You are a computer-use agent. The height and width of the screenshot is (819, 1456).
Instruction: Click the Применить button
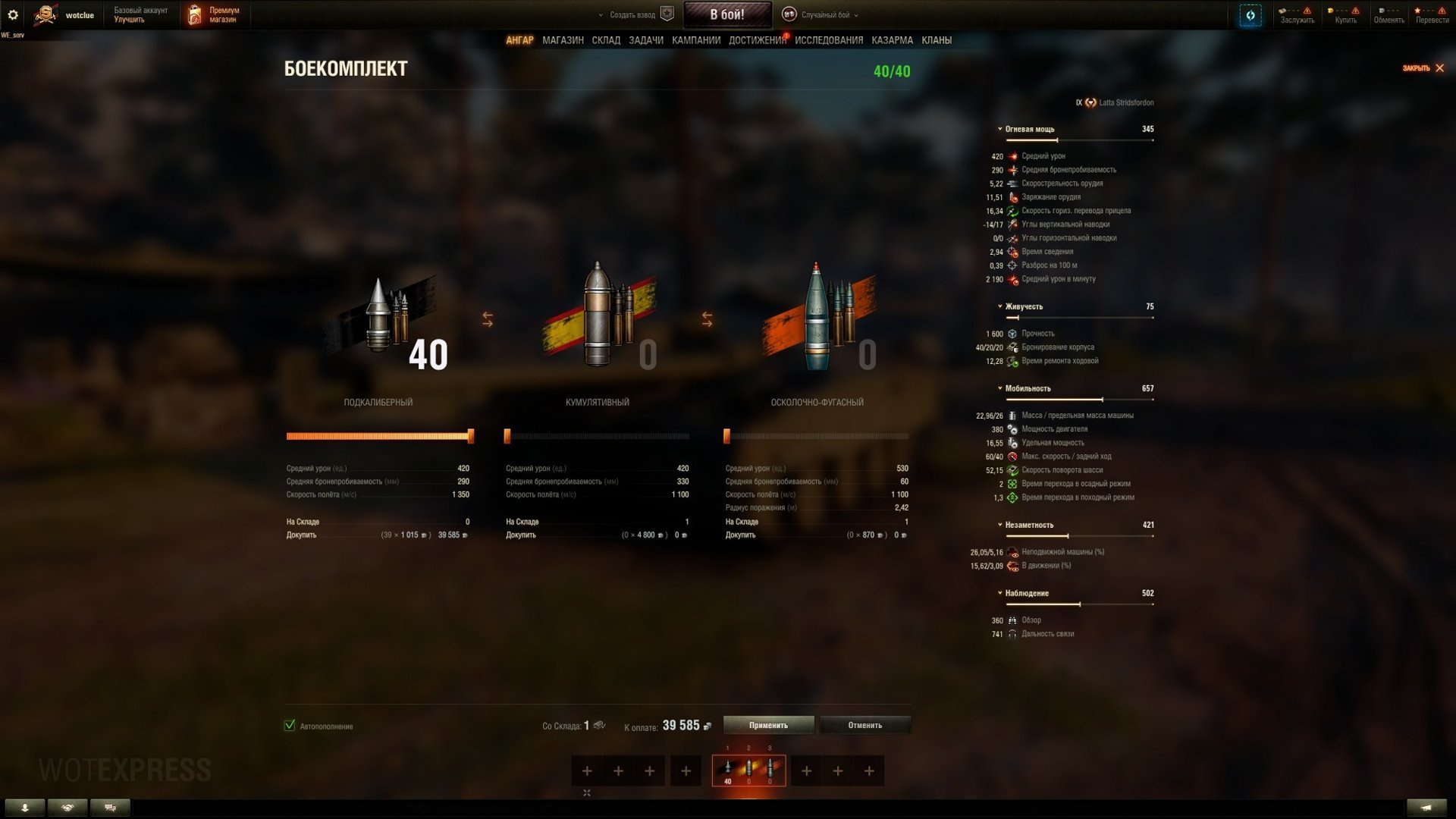(769, 725)
